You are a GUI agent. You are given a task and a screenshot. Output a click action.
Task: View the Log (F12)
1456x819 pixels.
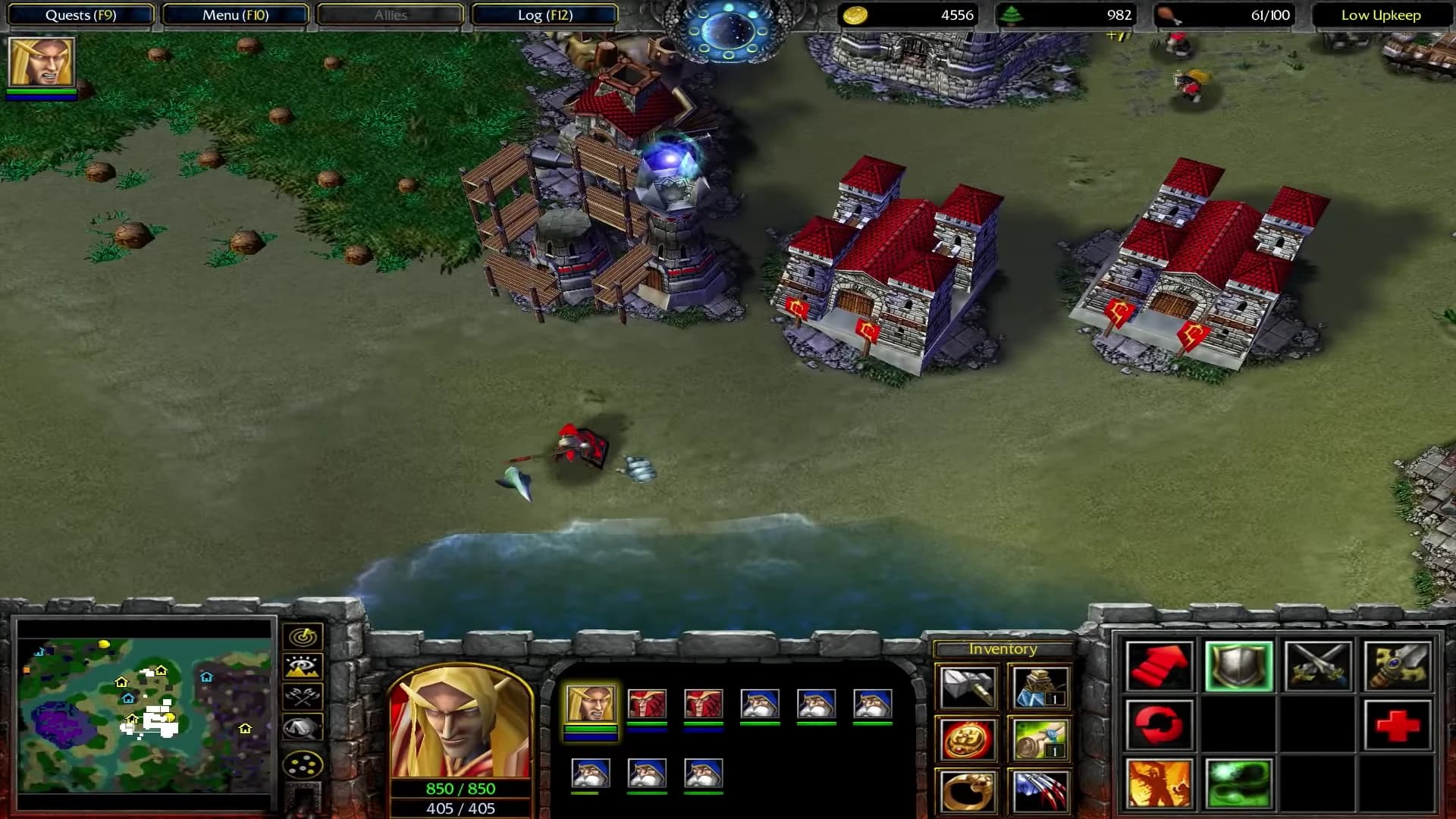point(544,14)
